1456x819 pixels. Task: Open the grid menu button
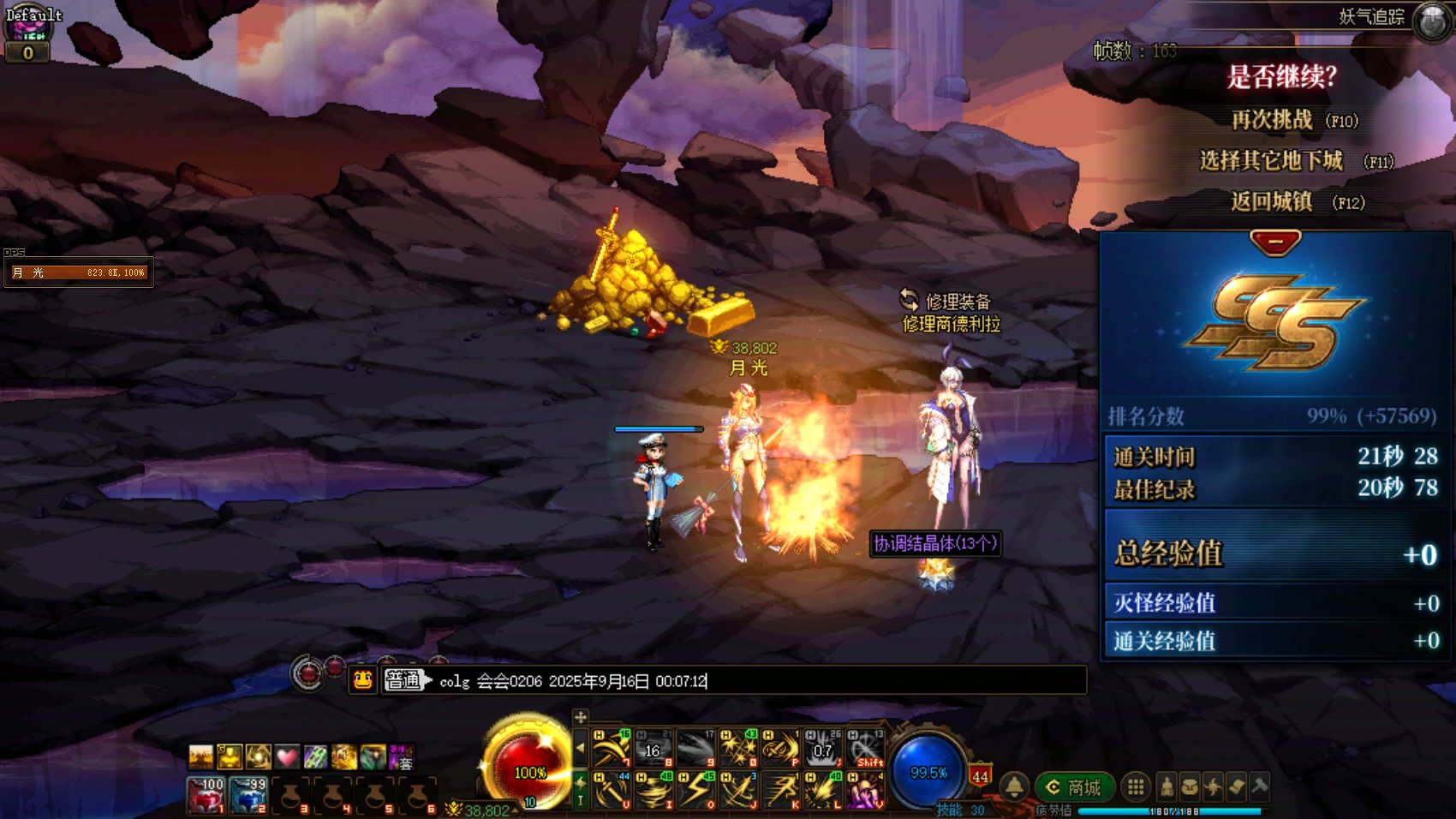[1136, 786]
